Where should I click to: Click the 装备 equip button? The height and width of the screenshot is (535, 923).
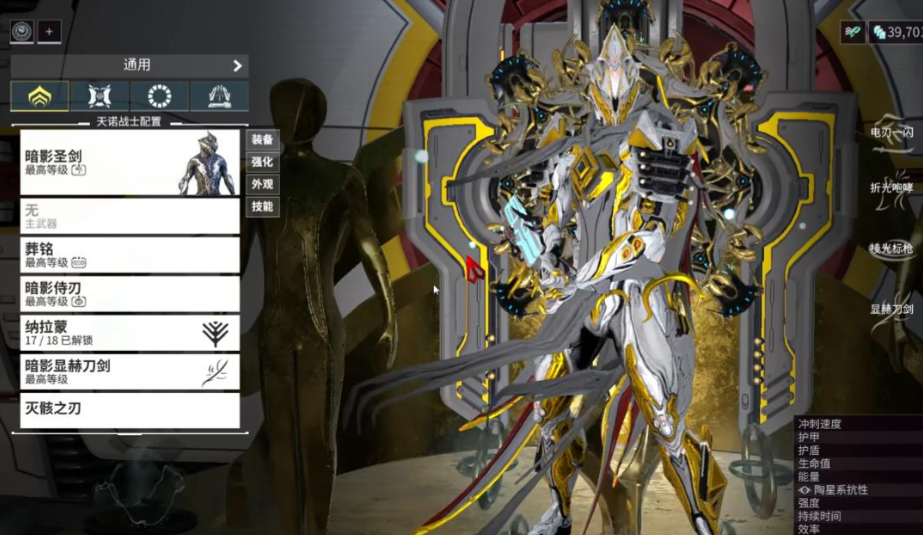(x=262, y=140)
